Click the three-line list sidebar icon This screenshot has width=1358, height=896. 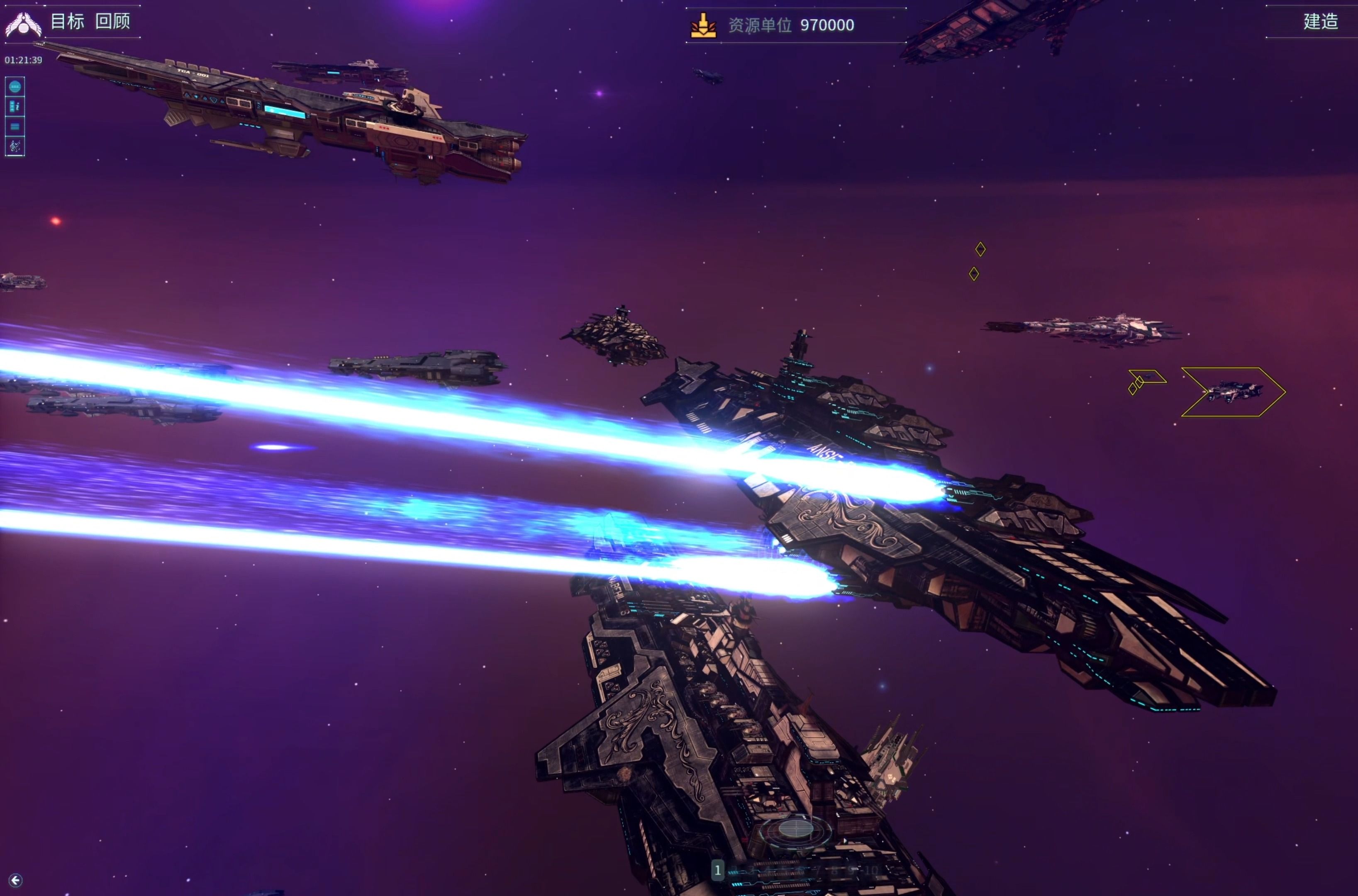[x=15, y=127]
